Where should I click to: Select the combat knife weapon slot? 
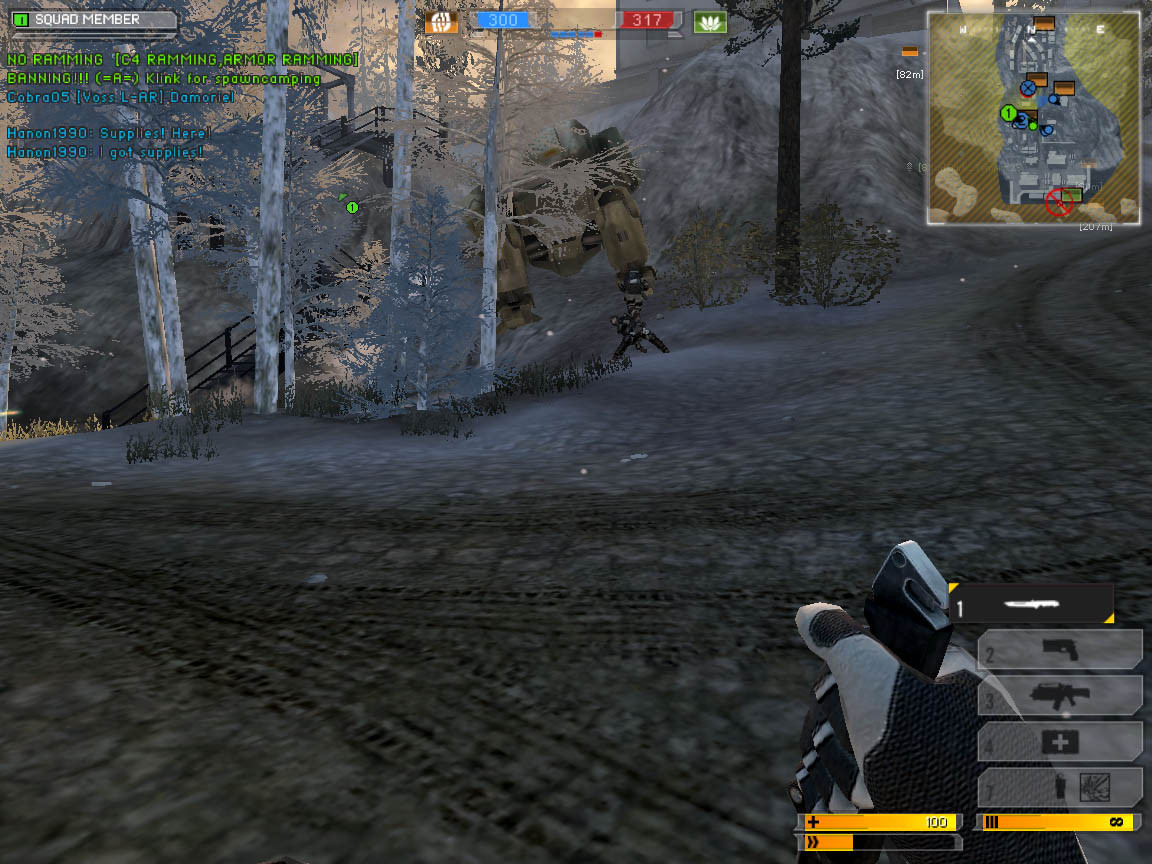point(1032,605)
